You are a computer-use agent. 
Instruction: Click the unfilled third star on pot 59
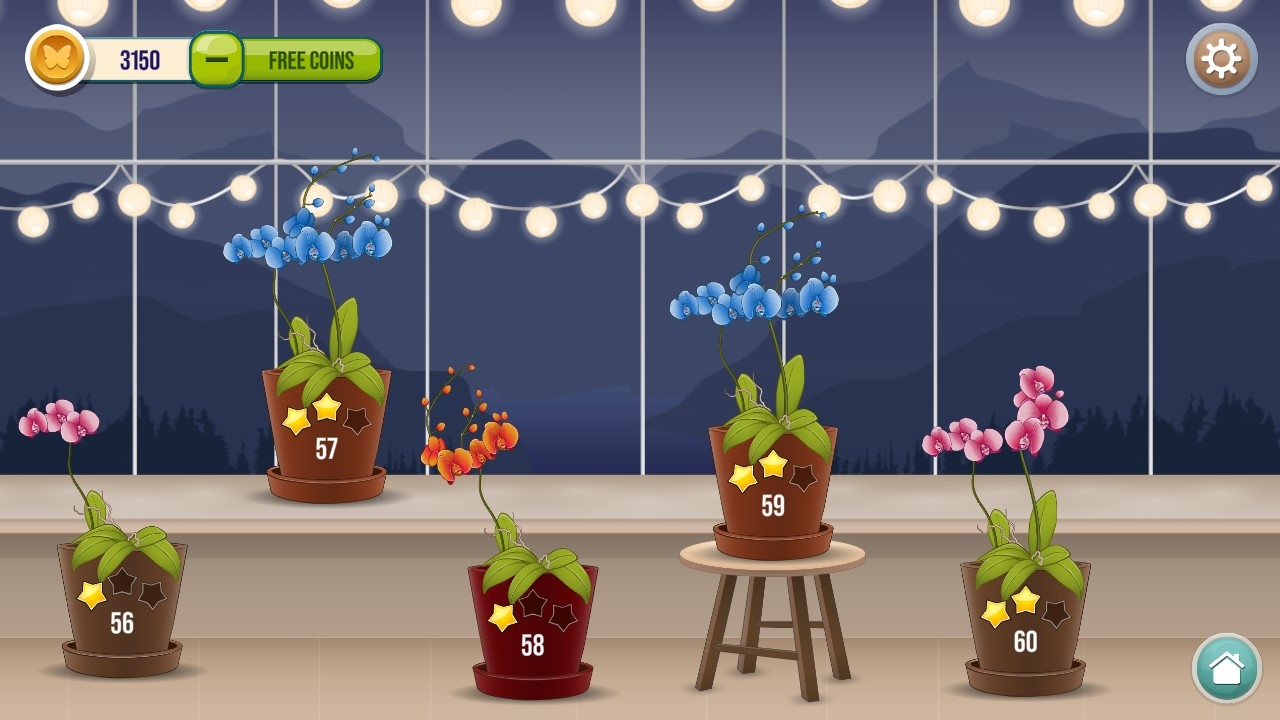point(804,478)
